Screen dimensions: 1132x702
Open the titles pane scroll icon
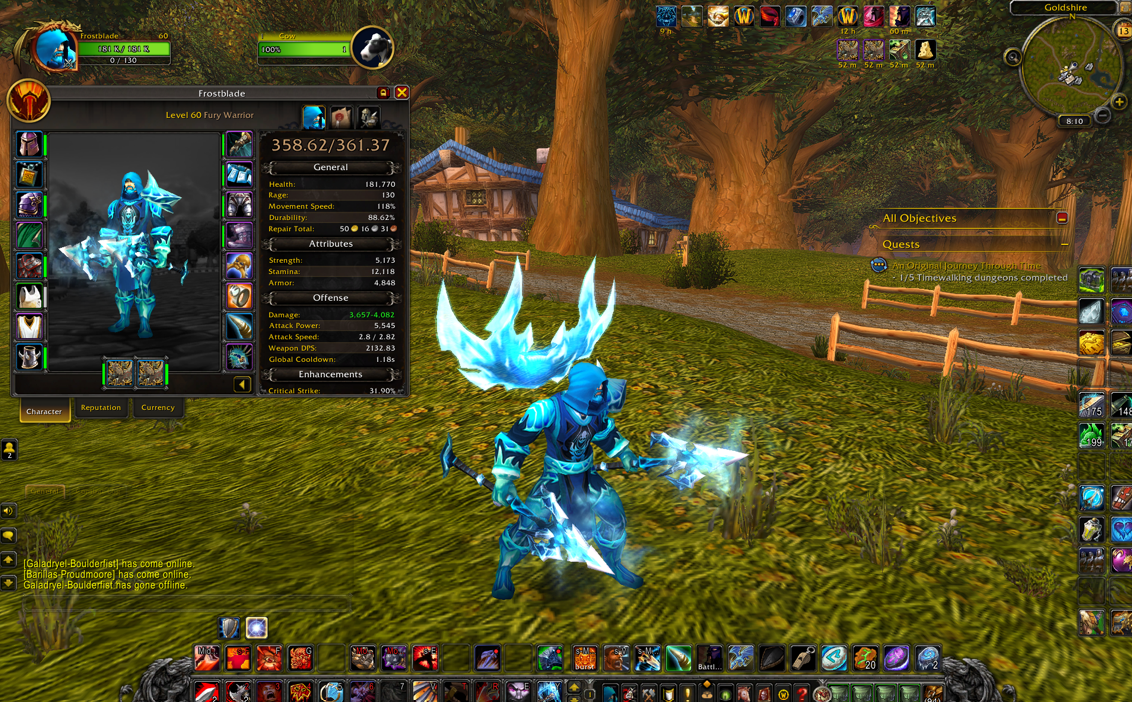[x=341, y=117]
